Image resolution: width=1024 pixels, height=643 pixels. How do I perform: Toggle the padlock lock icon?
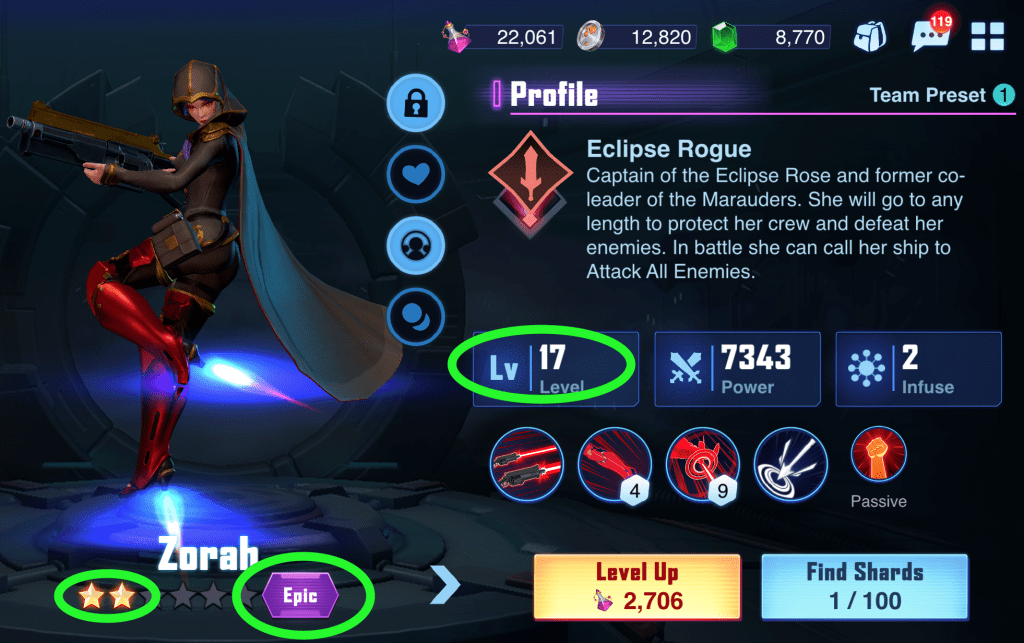415,103
